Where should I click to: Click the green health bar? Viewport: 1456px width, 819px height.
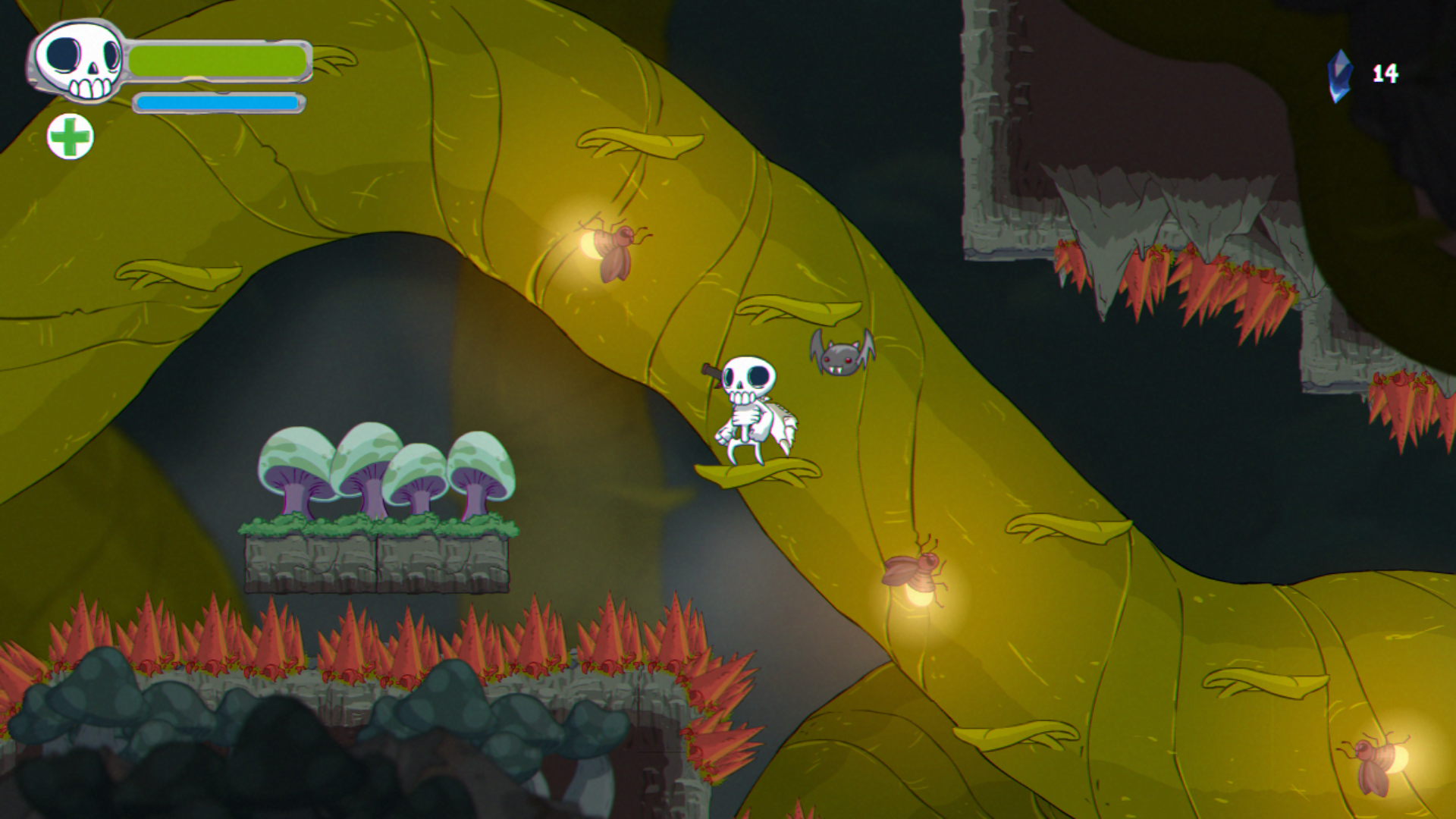click(216, 59)
